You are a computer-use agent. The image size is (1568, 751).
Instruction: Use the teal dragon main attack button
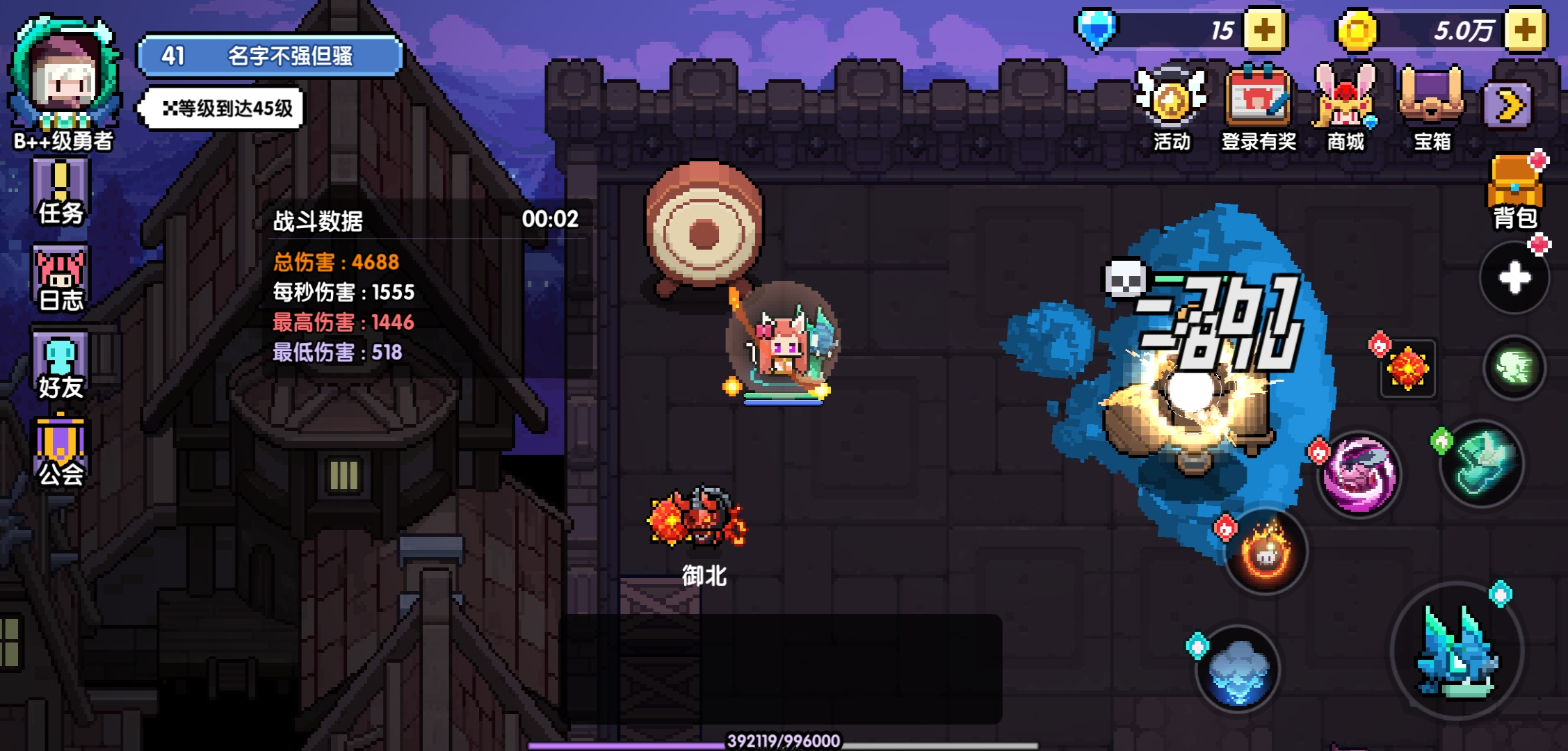pos(1457,652)
